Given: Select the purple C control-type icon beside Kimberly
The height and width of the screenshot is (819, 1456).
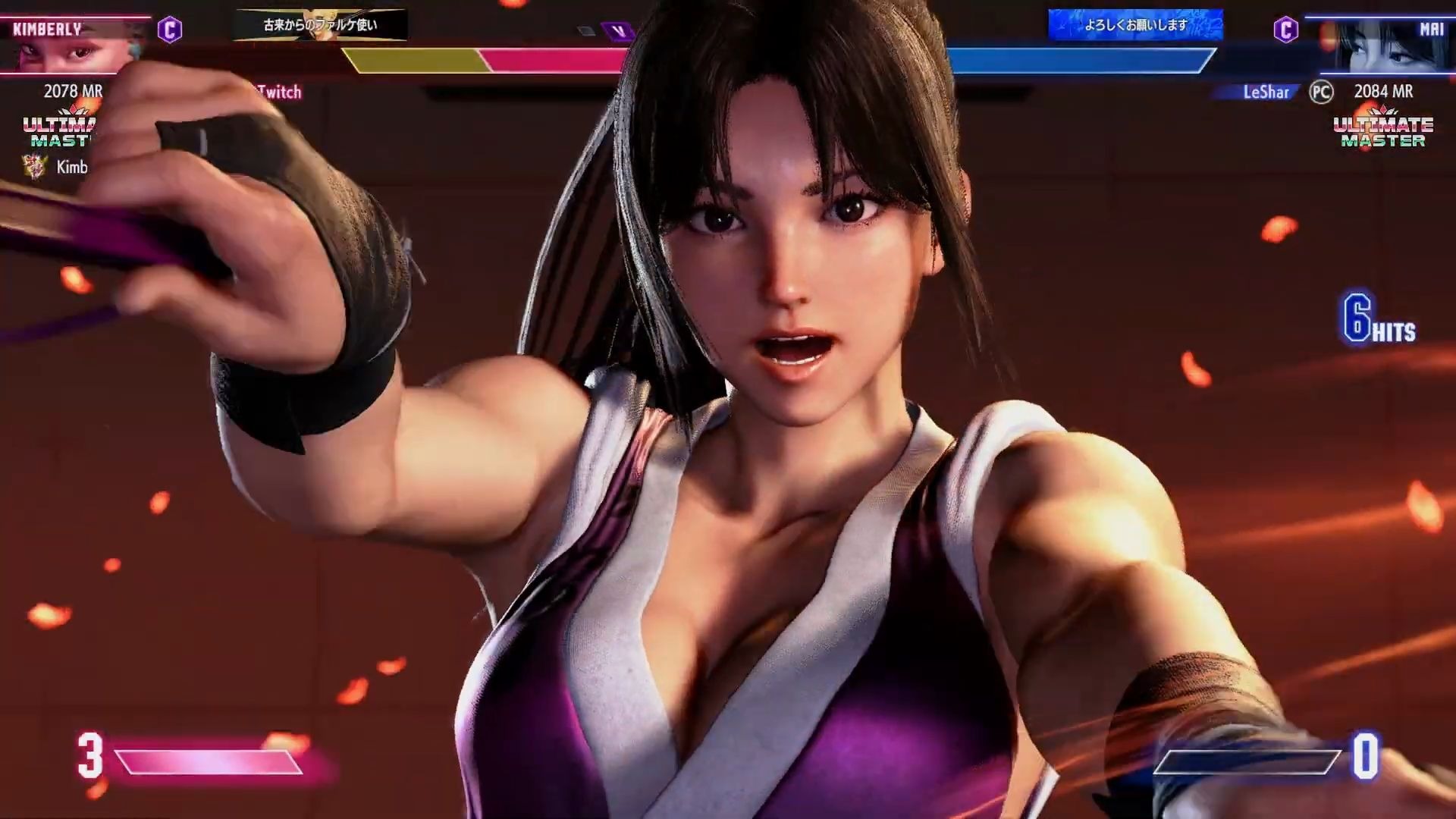Looking at the screenshot, I should (169, 30).
